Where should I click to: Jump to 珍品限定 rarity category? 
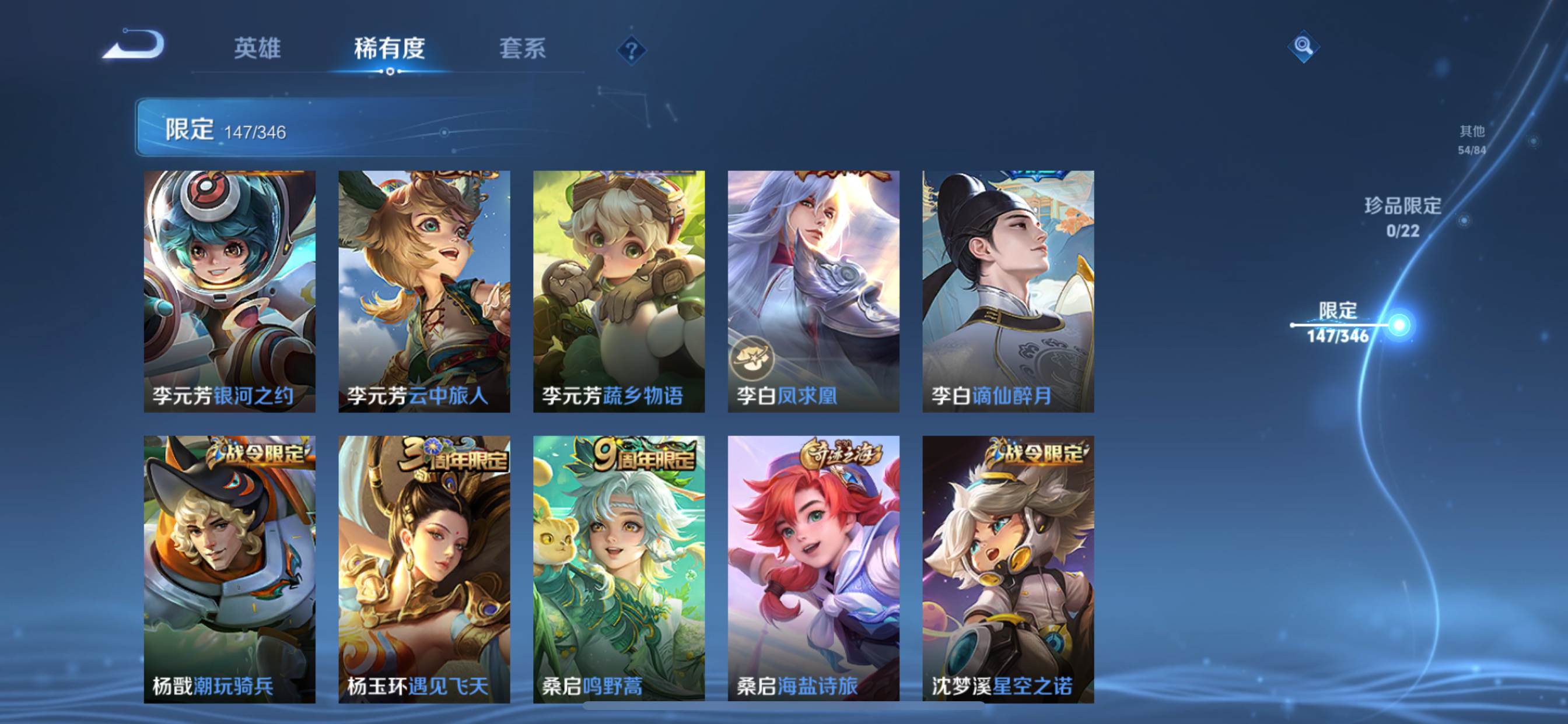pyautogui.click(x=1402, y=216)
